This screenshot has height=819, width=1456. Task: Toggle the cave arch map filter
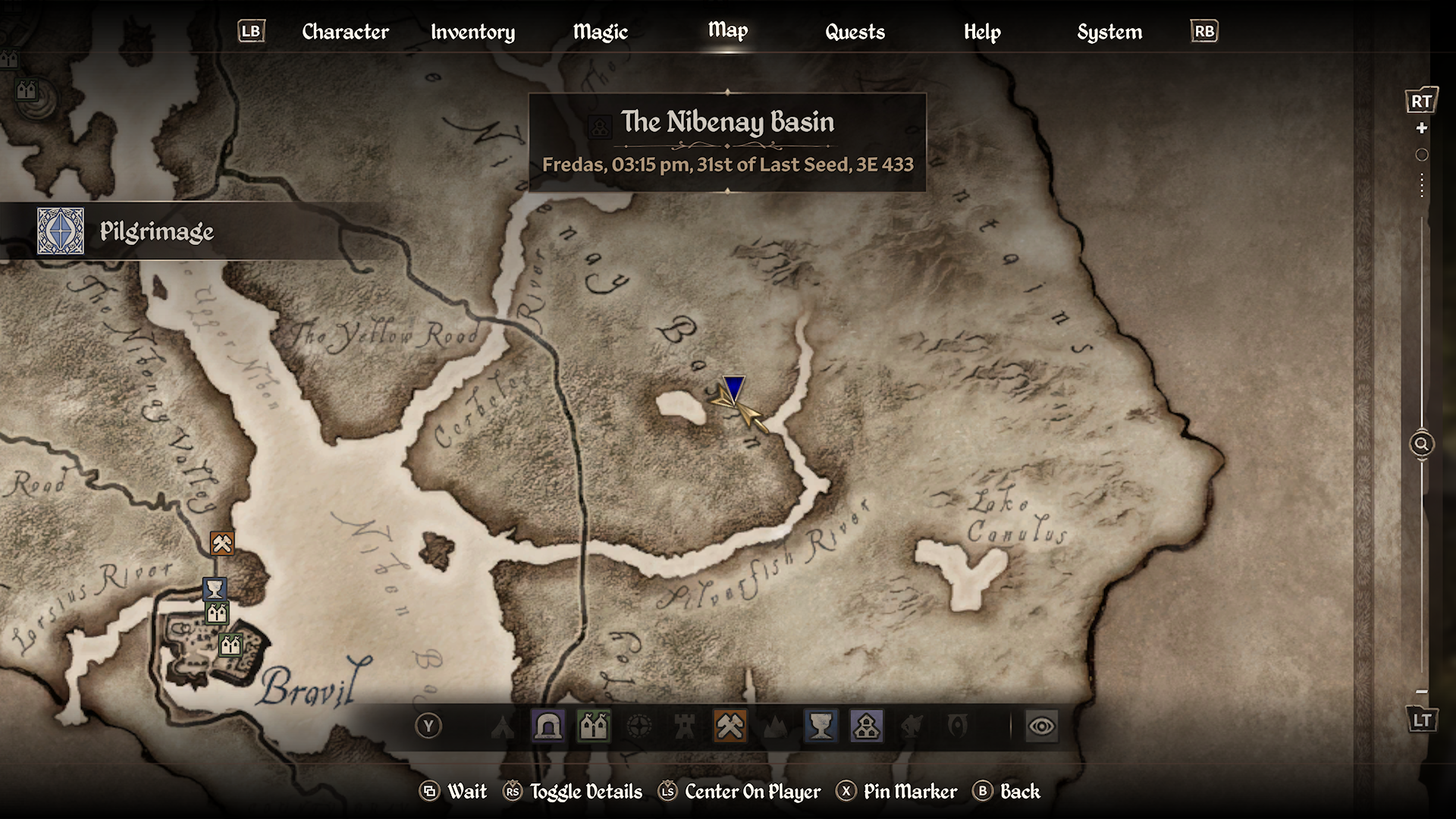point(548,726)
